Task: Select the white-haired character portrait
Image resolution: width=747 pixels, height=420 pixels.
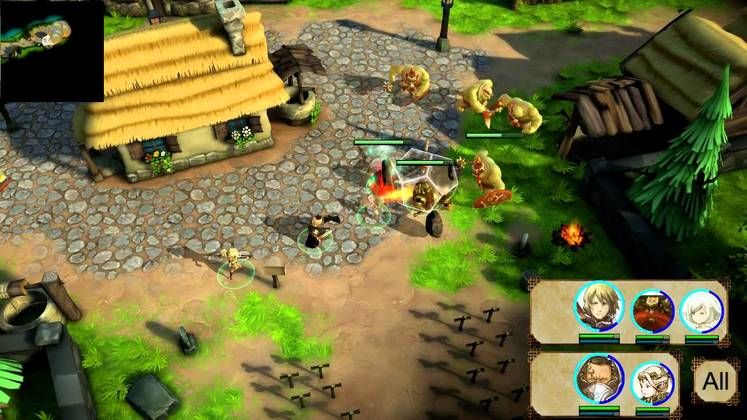Action: (x=701, y=311)
